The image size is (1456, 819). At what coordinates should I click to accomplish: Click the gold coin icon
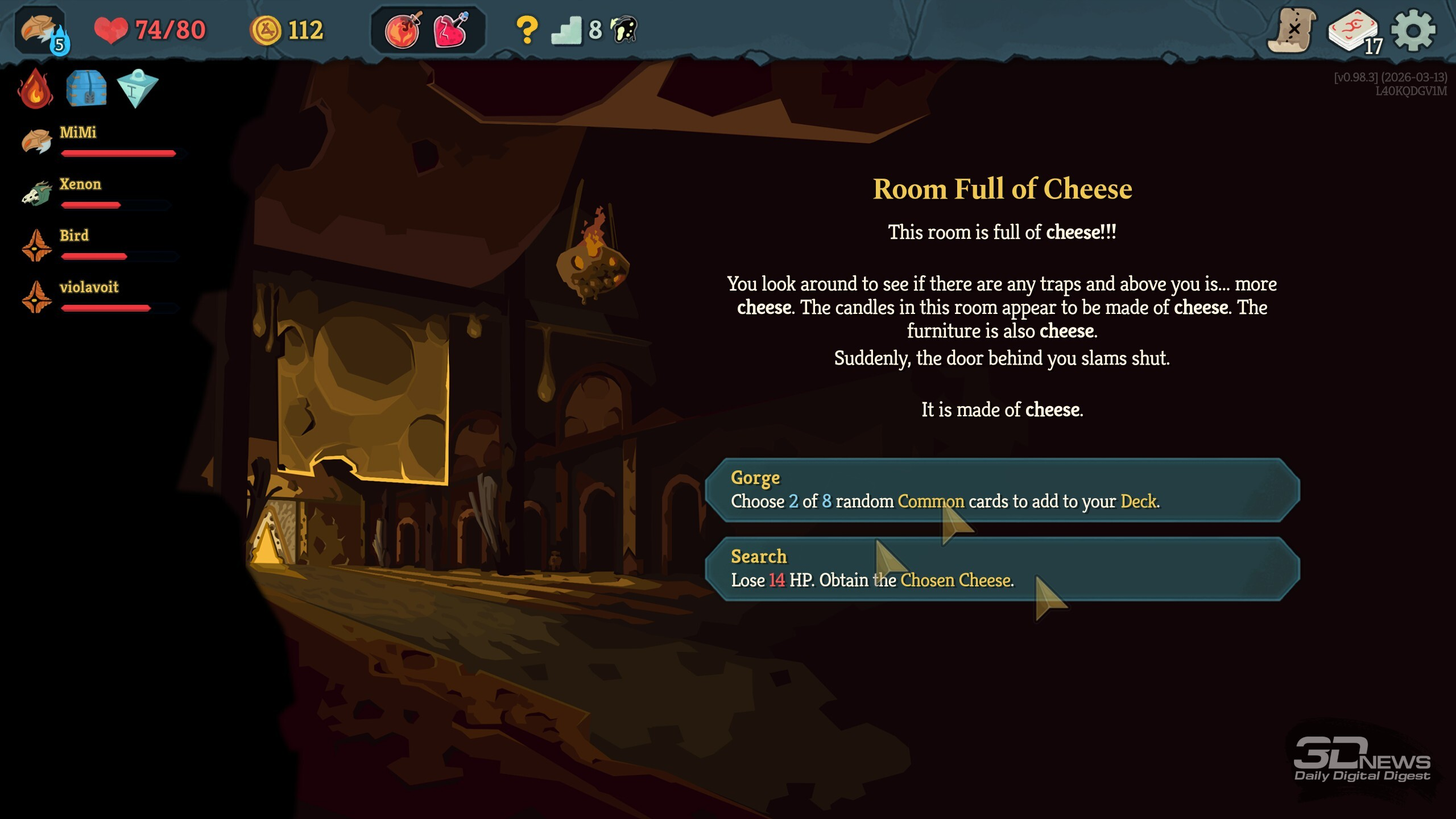tap(266, 31)
